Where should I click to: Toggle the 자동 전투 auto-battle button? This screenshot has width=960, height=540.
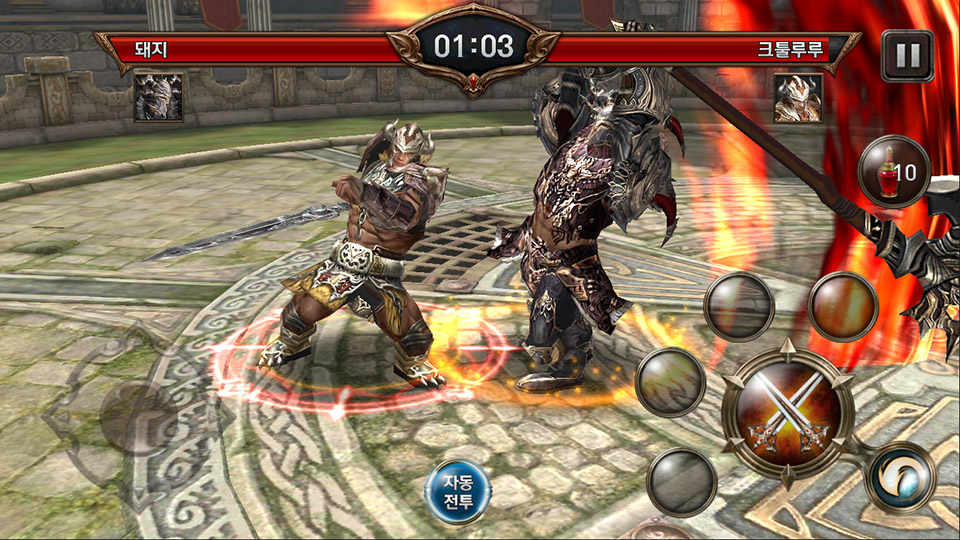458,491
